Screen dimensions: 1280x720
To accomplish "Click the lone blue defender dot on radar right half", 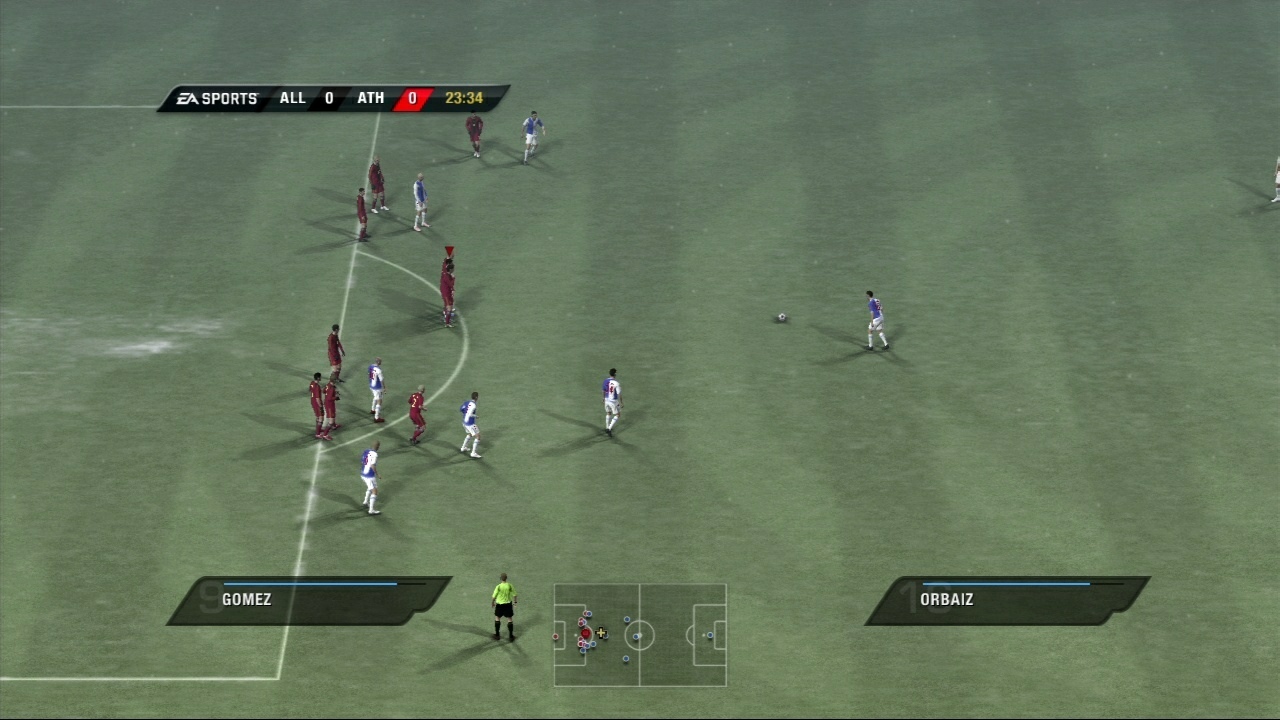I will 710,635.
